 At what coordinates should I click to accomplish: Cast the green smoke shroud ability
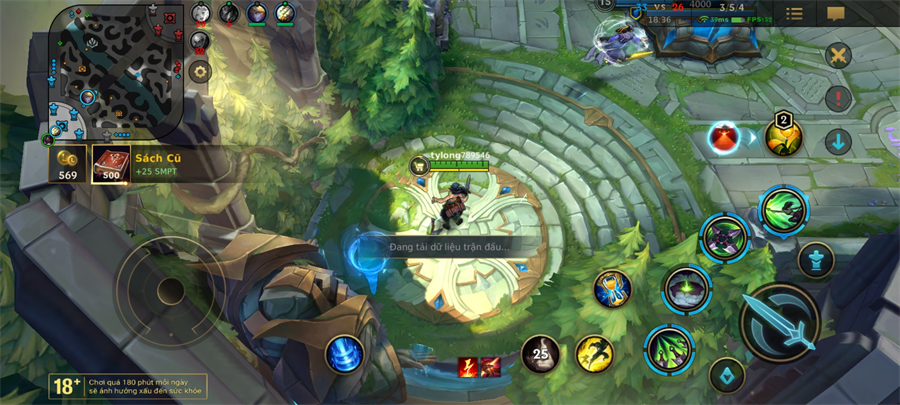pyautogui.click(x=686, y=290)
